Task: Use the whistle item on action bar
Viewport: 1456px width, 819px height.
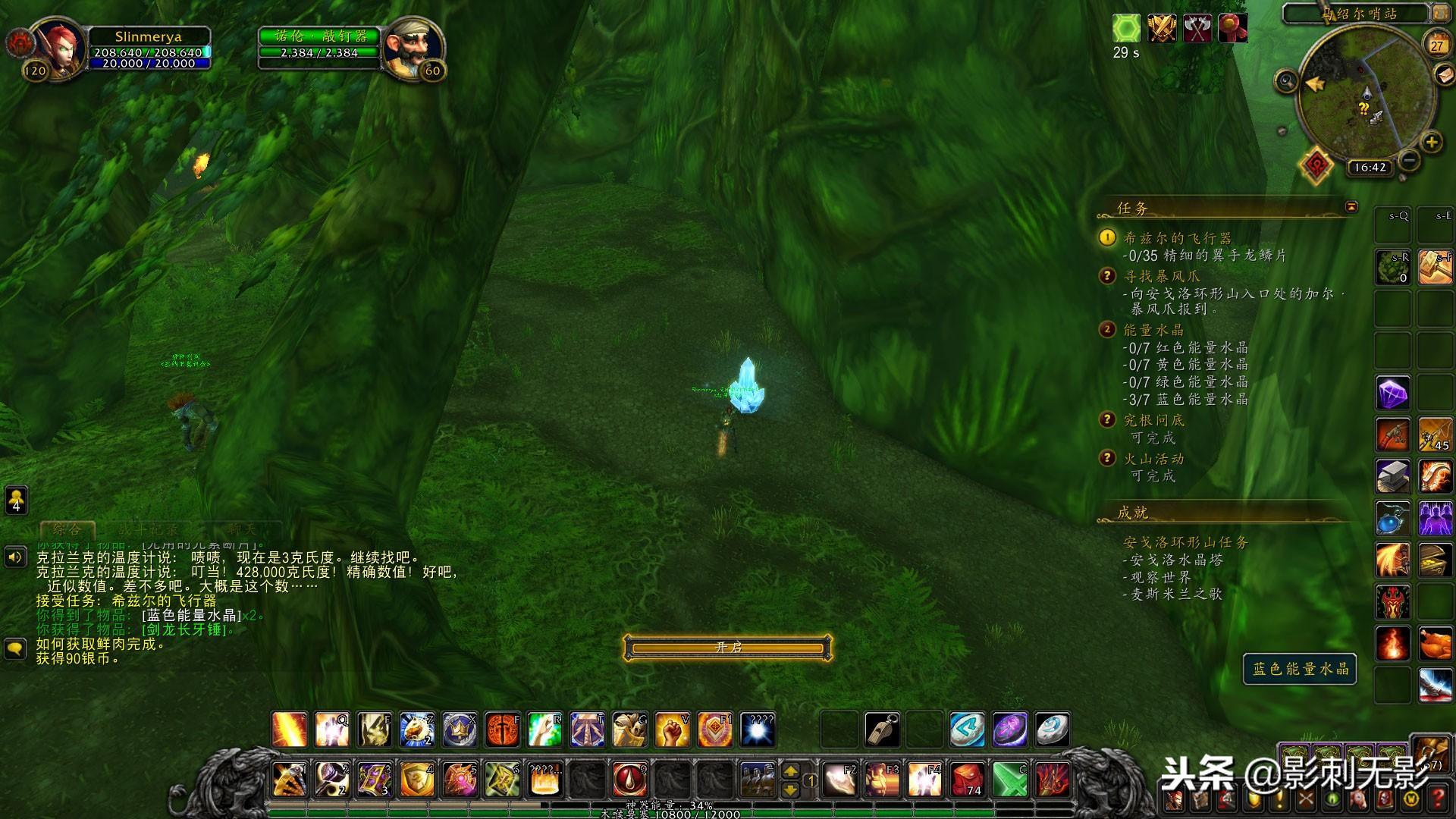Action: tap(882, 730)
